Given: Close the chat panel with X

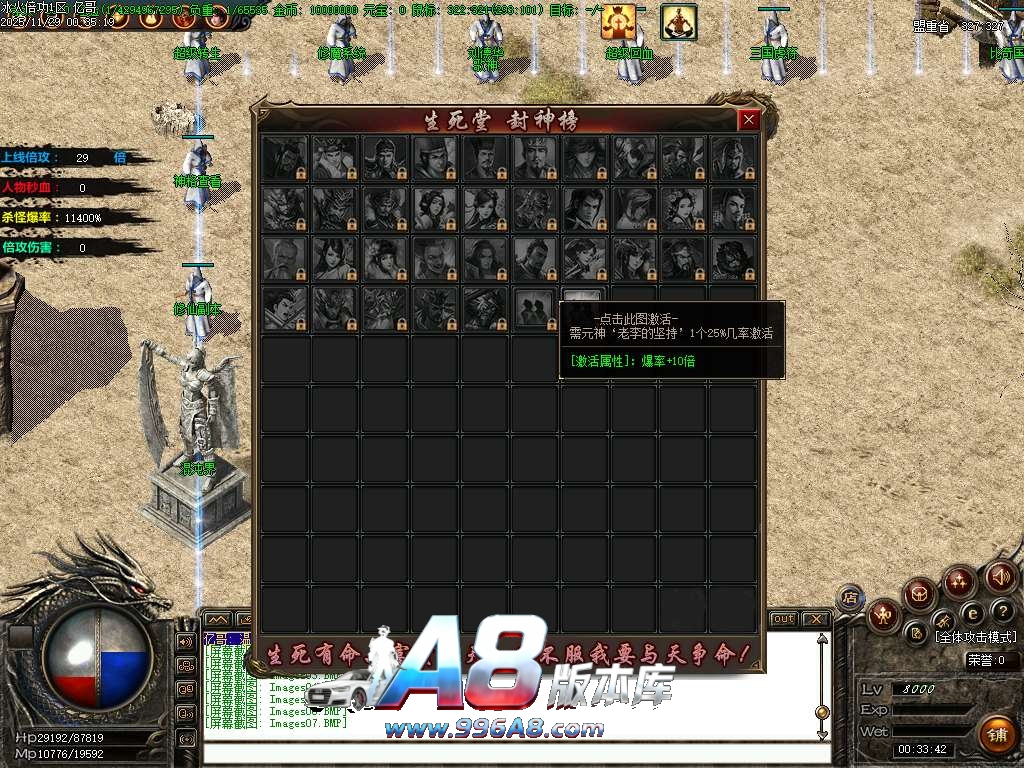Looking at the screenshot, I should [x=815, y=619].
